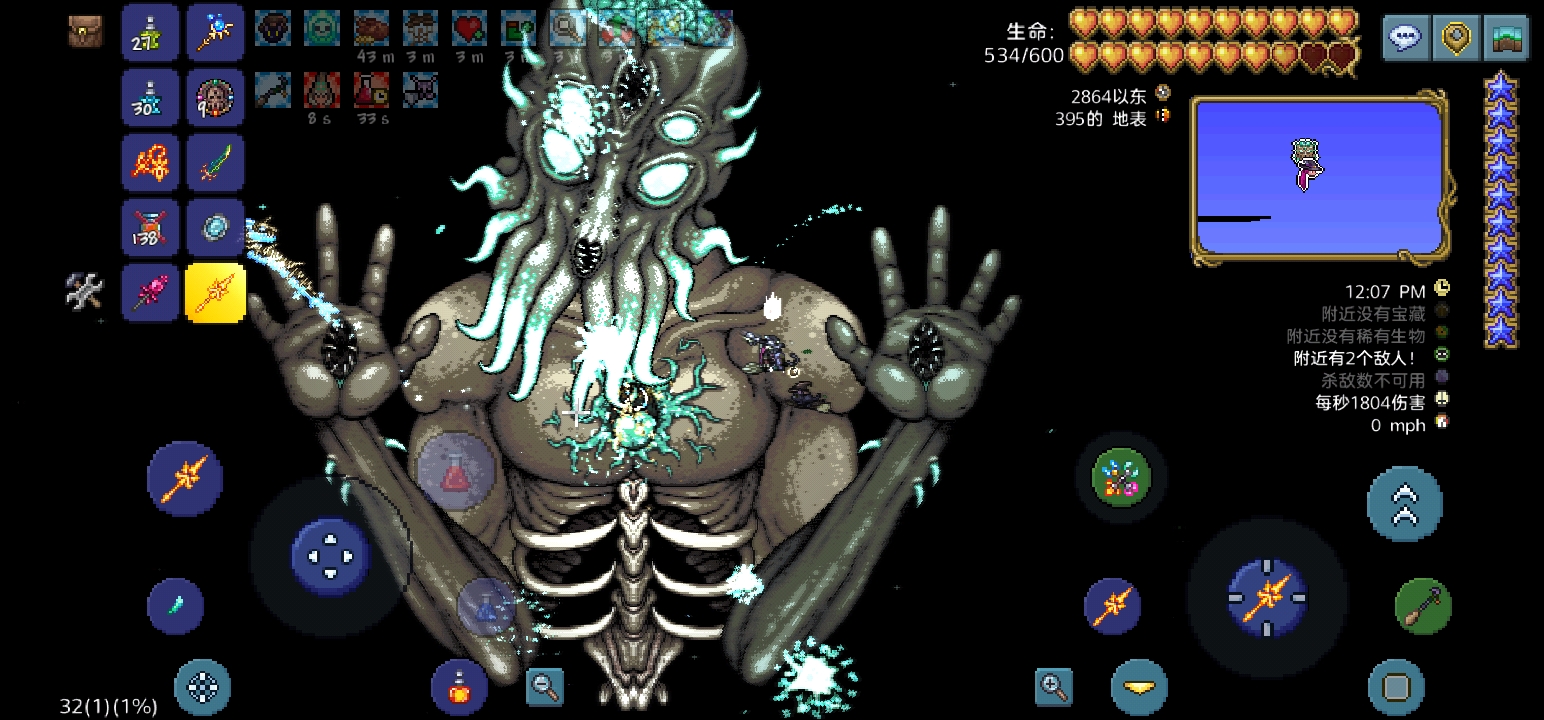Toggle the smart cursor crosshair button
This screenshot has width=1544, height=720.
[203, 687]
